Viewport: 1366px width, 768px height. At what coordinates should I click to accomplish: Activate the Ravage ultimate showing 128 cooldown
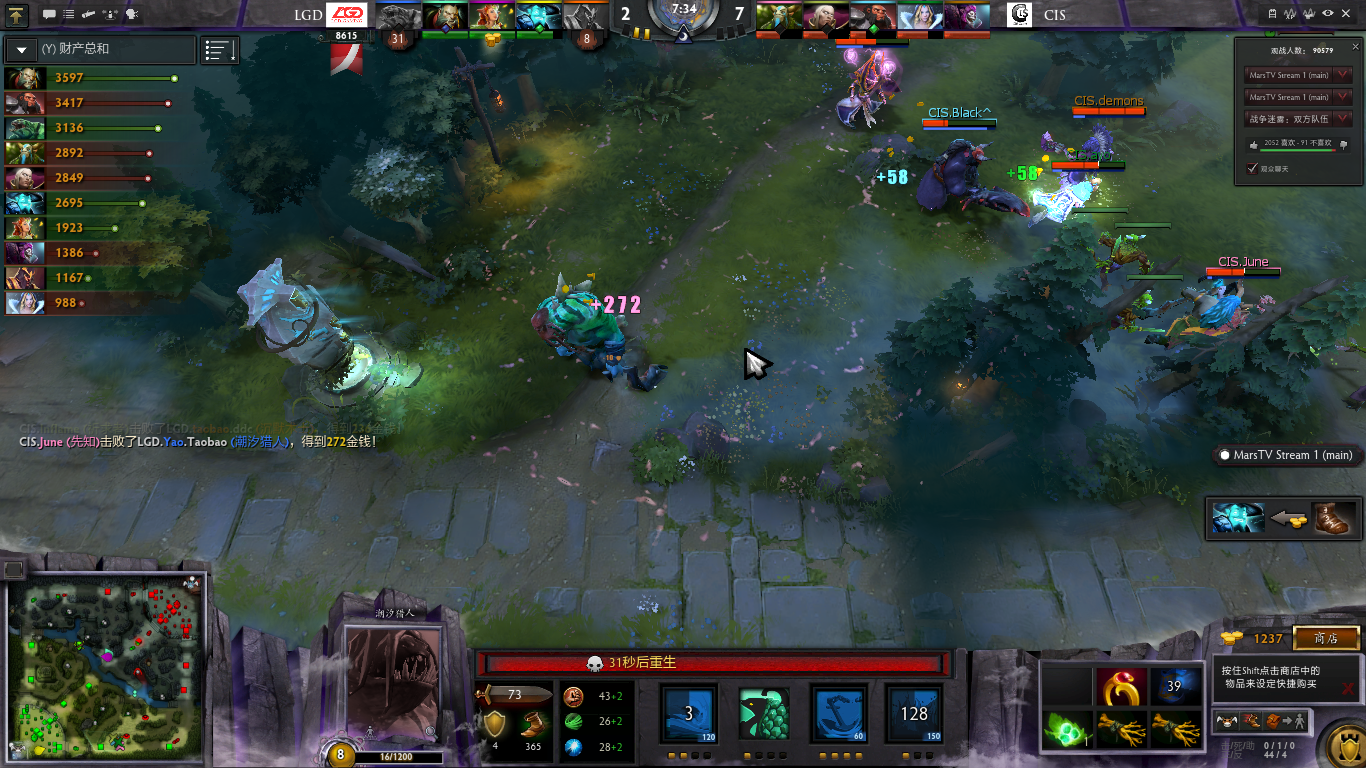(x=914, y=713)
